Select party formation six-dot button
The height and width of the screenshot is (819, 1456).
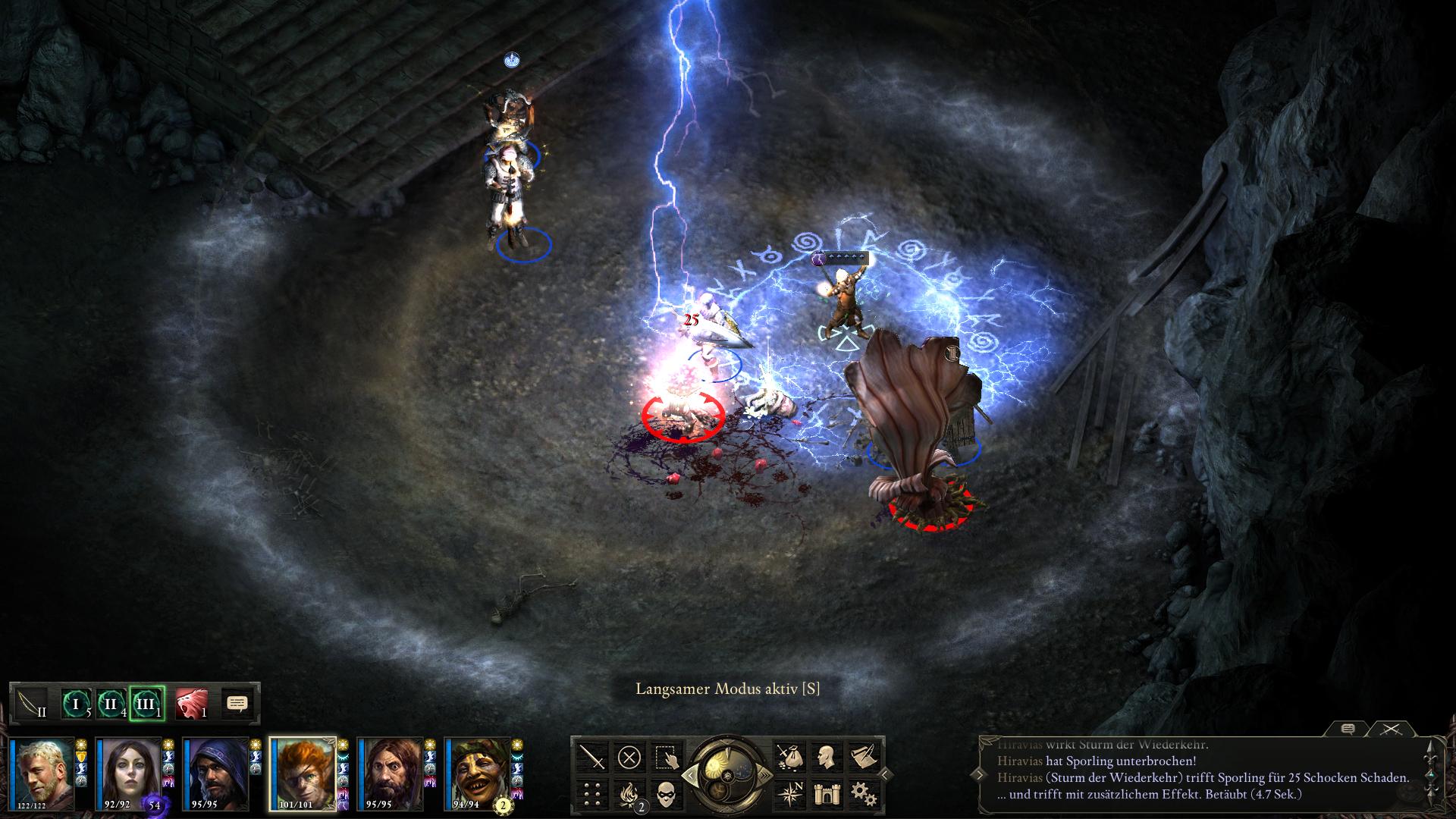point(593,793)
